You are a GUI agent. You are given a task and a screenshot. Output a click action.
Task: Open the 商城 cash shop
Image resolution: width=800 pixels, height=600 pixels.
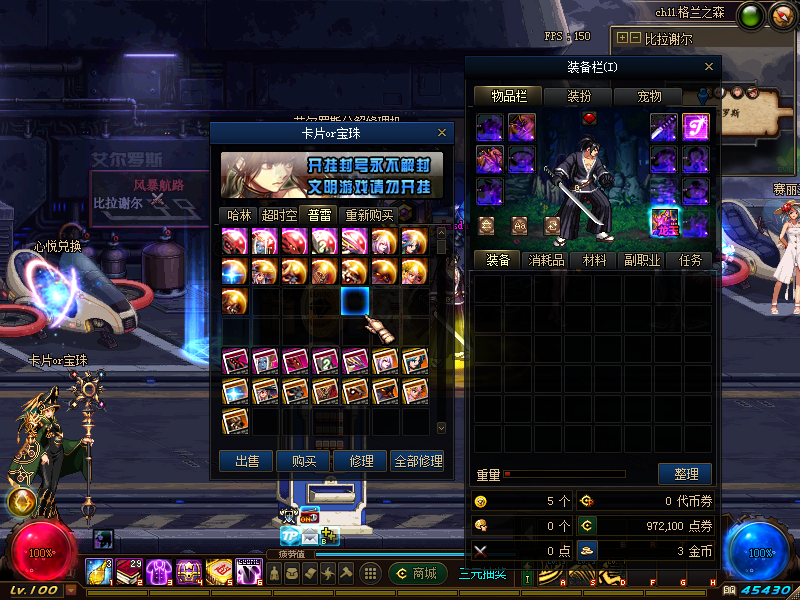pyautogui.click(x=418, y=573)
